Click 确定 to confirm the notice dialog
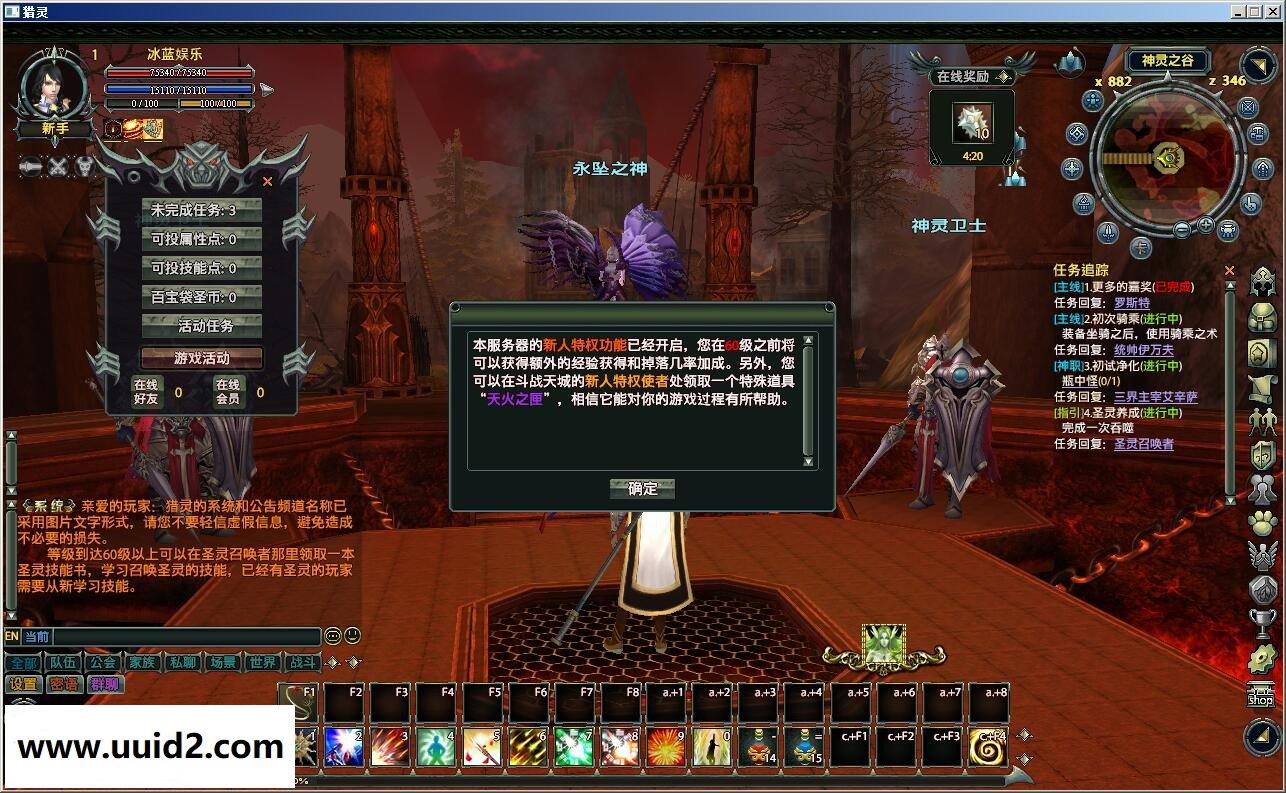The height and width of the screenshot is (793, 1286). click(x=640, y=489)
